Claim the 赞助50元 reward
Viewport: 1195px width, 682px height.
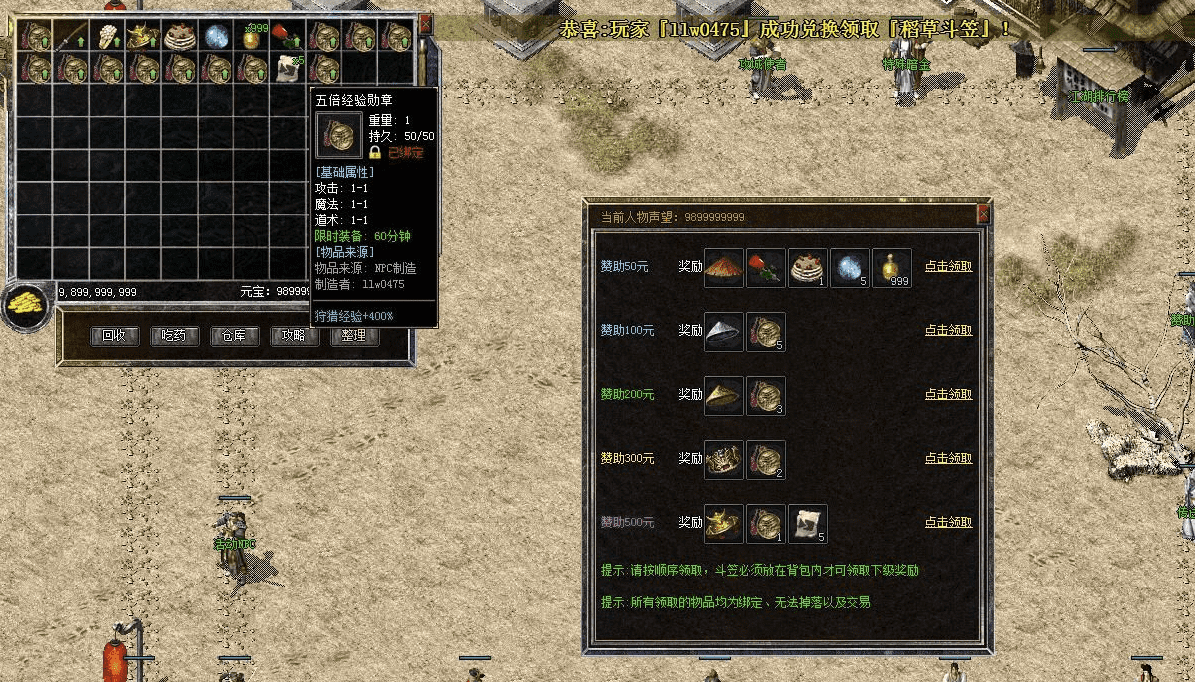pyautogui.click(x=948, y=267)
